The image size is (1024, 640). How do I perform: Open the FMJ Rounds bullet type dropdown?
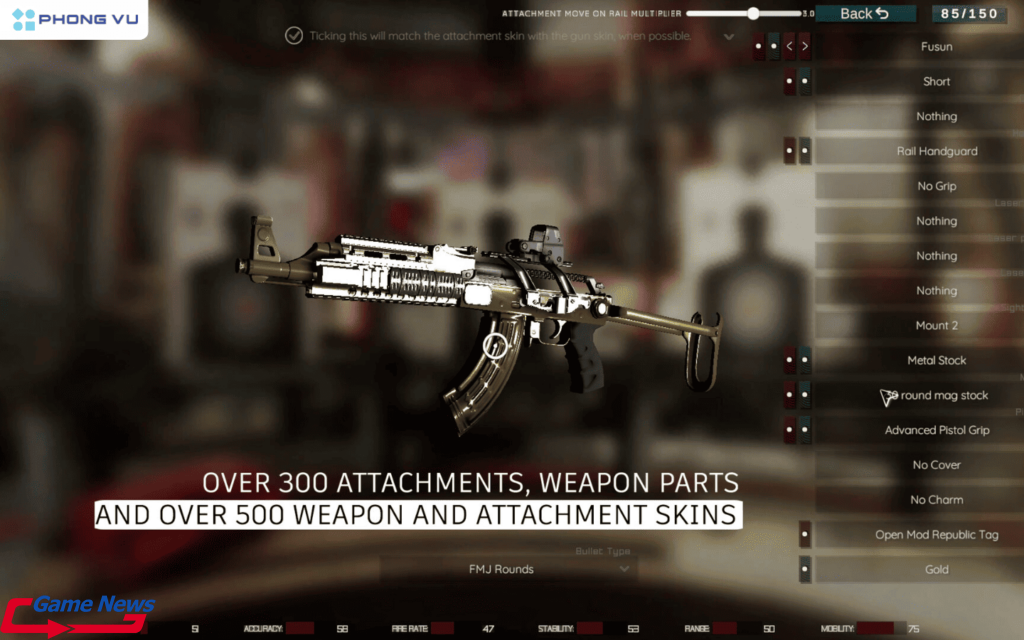coord(510,569)
